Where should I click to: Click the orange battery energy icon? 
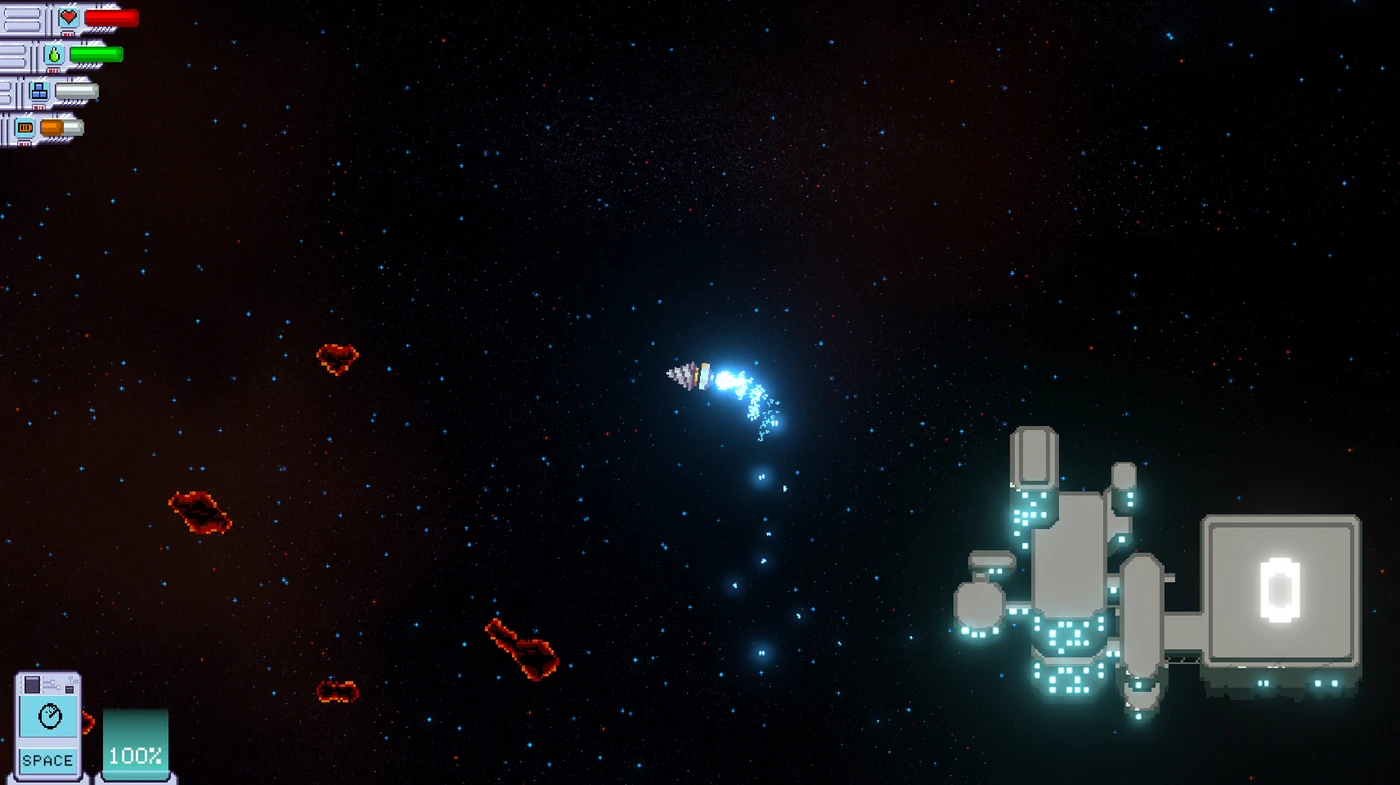pyautogui.click(x=25, y=128)
